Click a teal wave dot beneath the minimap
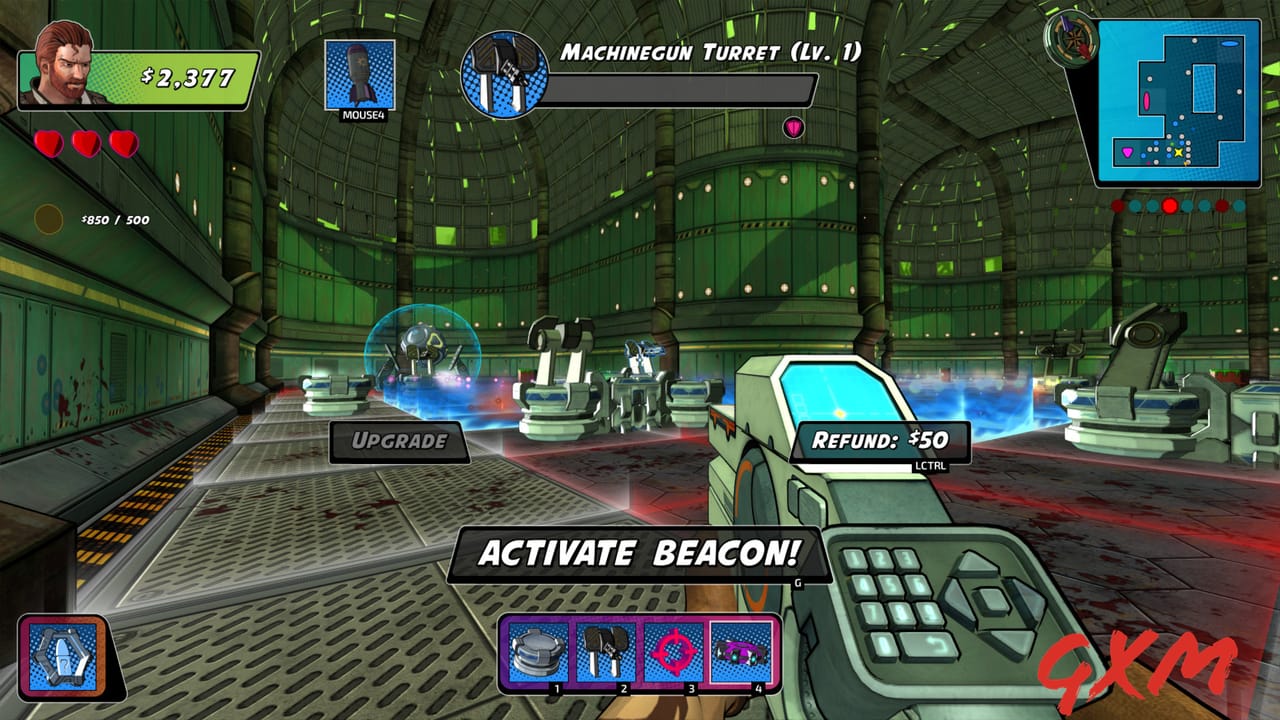The image size is (1280, 720). [x=1133, y=205]
